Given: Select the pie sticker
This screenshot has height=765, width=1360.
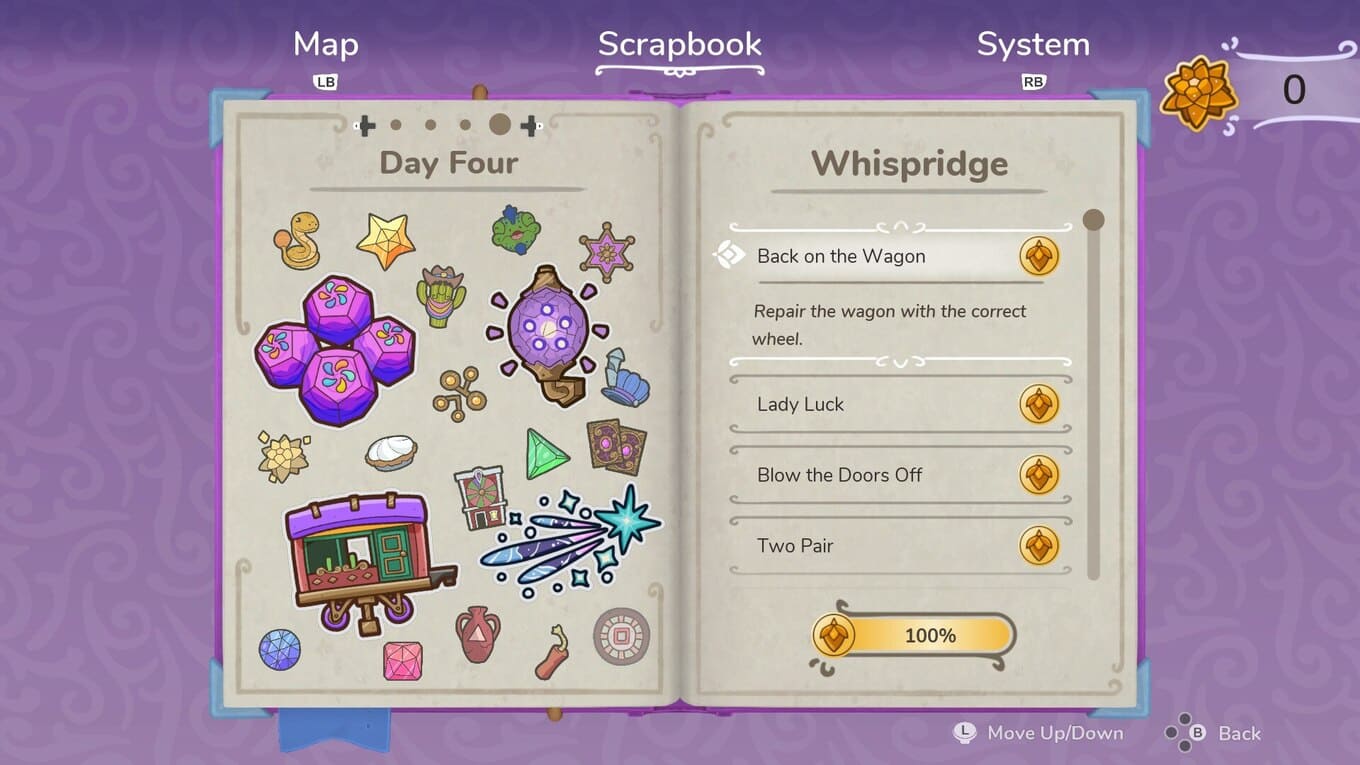Looking at the screenshot, I should coord(391,452).
